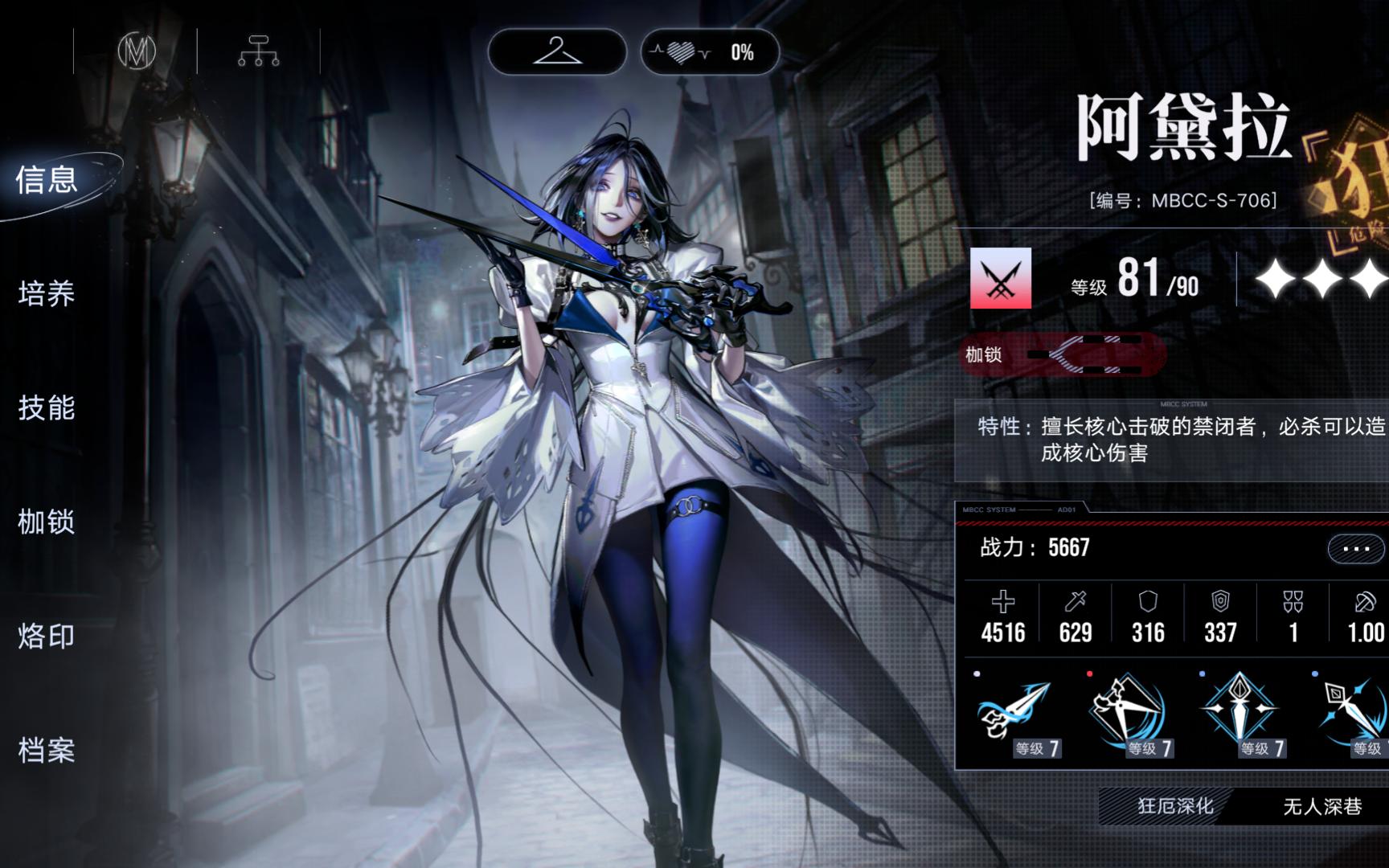Open the hierarchy tree icon
Image resolution: width=1389 pixels, height=868 pixels.
pyautogui.click(x=258, y=51)
